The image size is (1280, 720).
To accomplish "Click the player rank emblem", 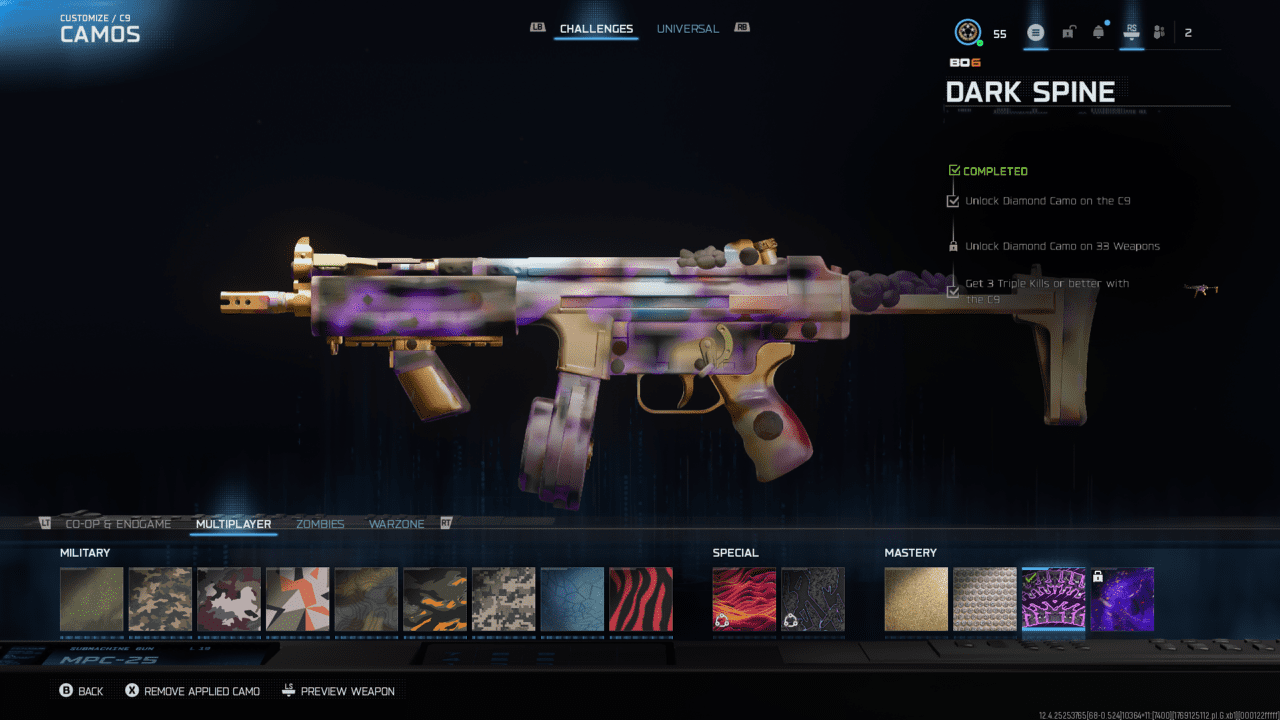I will 967,33.
